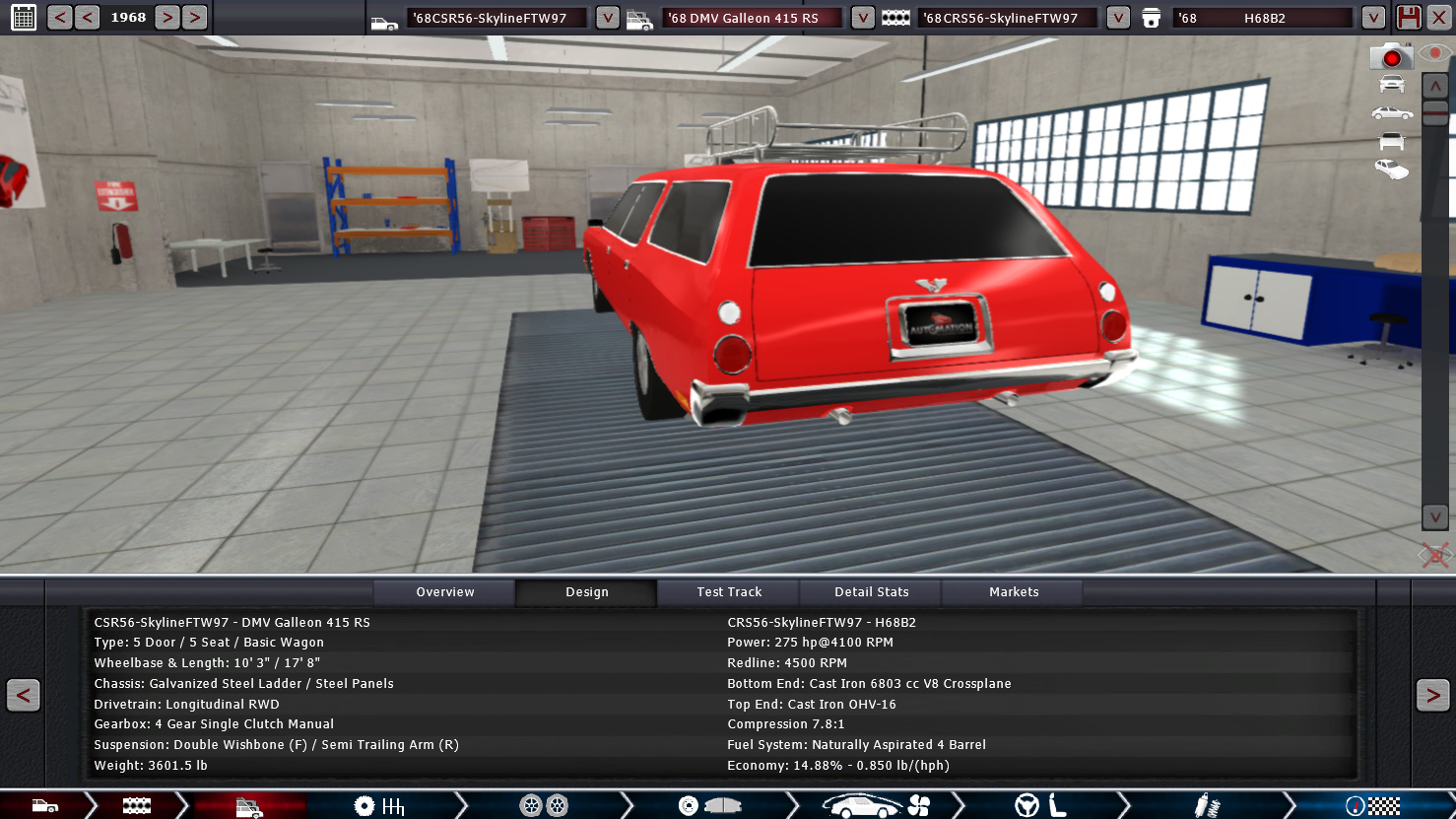The height and width of the screenshot is (819, 1456).
Task: Switch camera to side car view
Action: 1391,113
